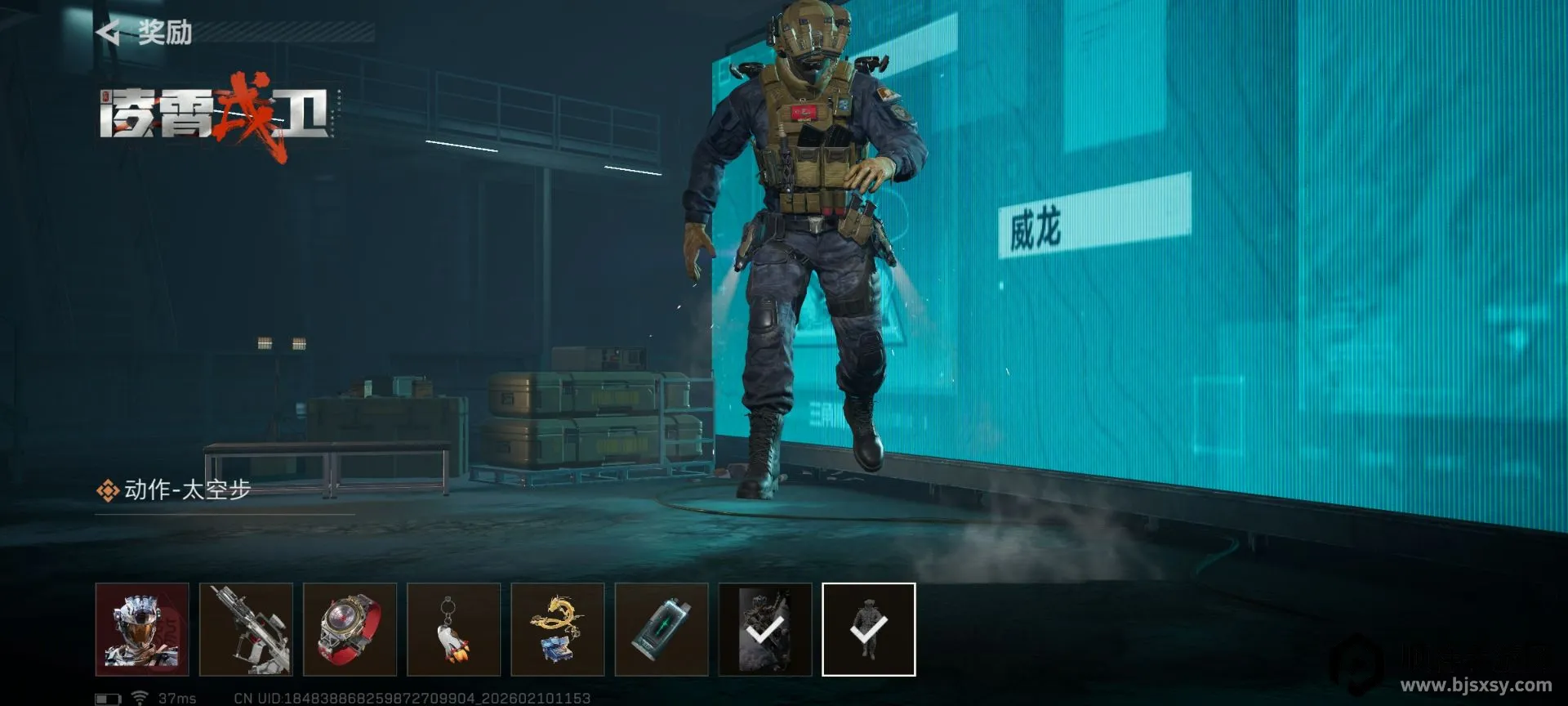Go back using the 奖励 arrow
This screenshot has height=706, width=1568.
109,33
